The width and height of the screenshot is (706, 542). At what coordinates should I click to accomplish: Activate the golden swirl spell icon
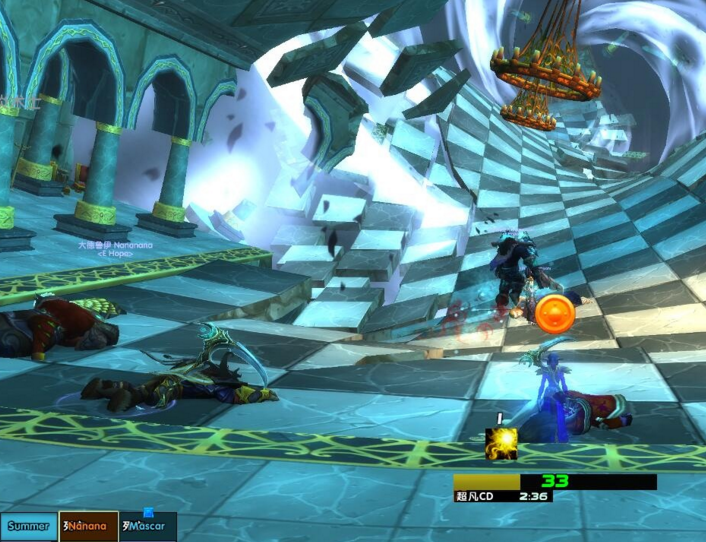[x=501, y=444]
